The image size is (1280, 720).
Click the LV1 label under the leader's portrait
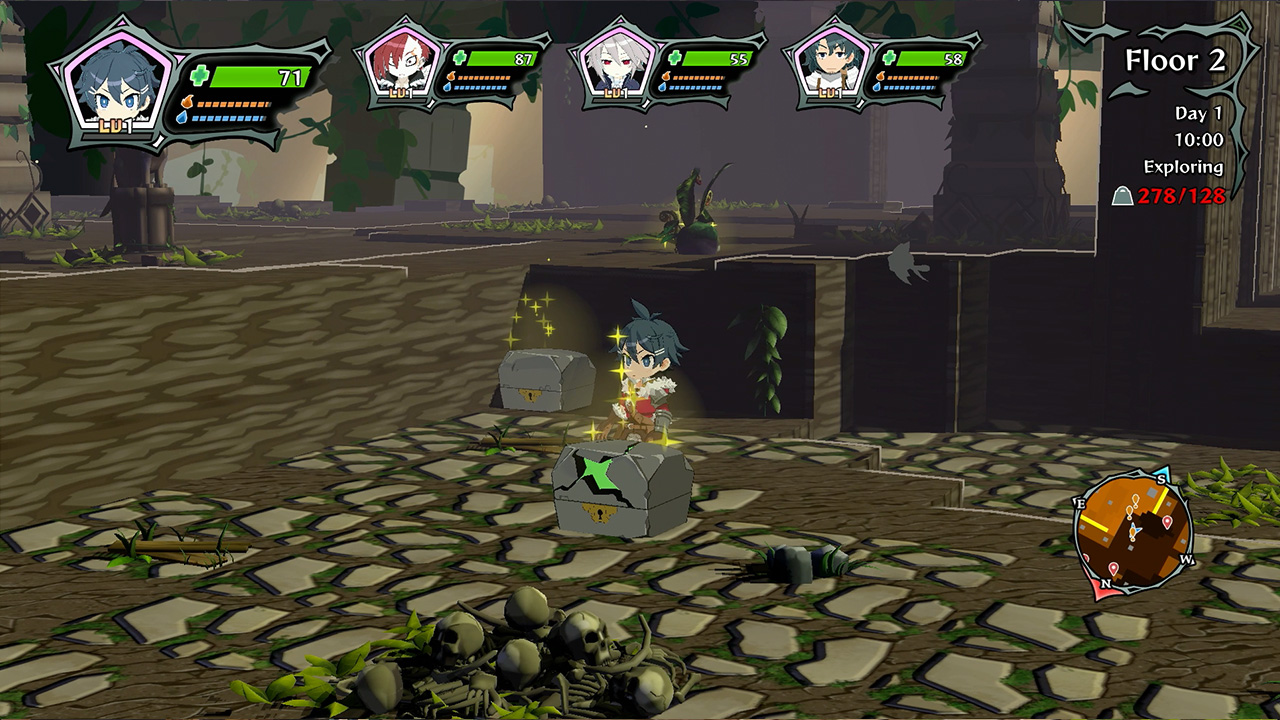(114, 125)
